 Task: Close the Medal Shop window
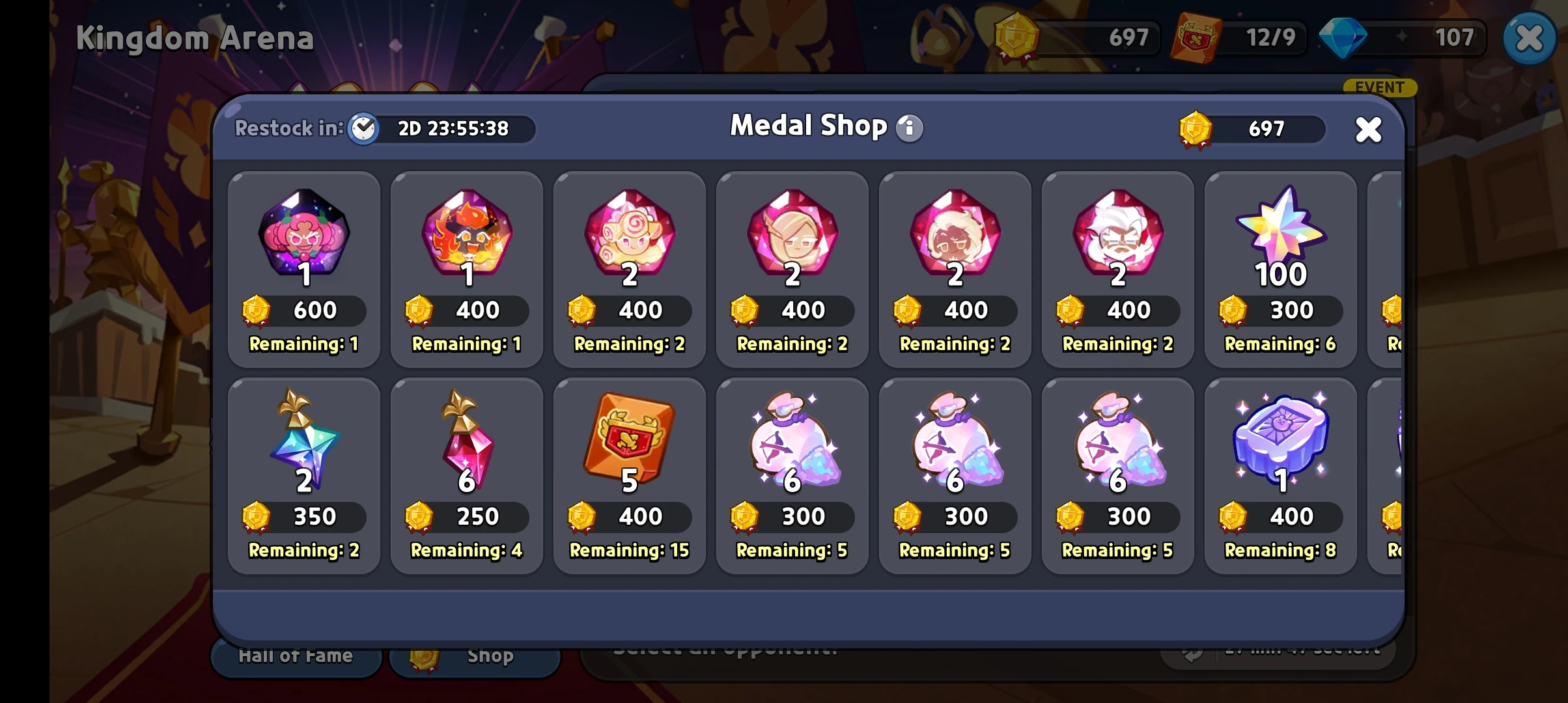coord(1368,129)
